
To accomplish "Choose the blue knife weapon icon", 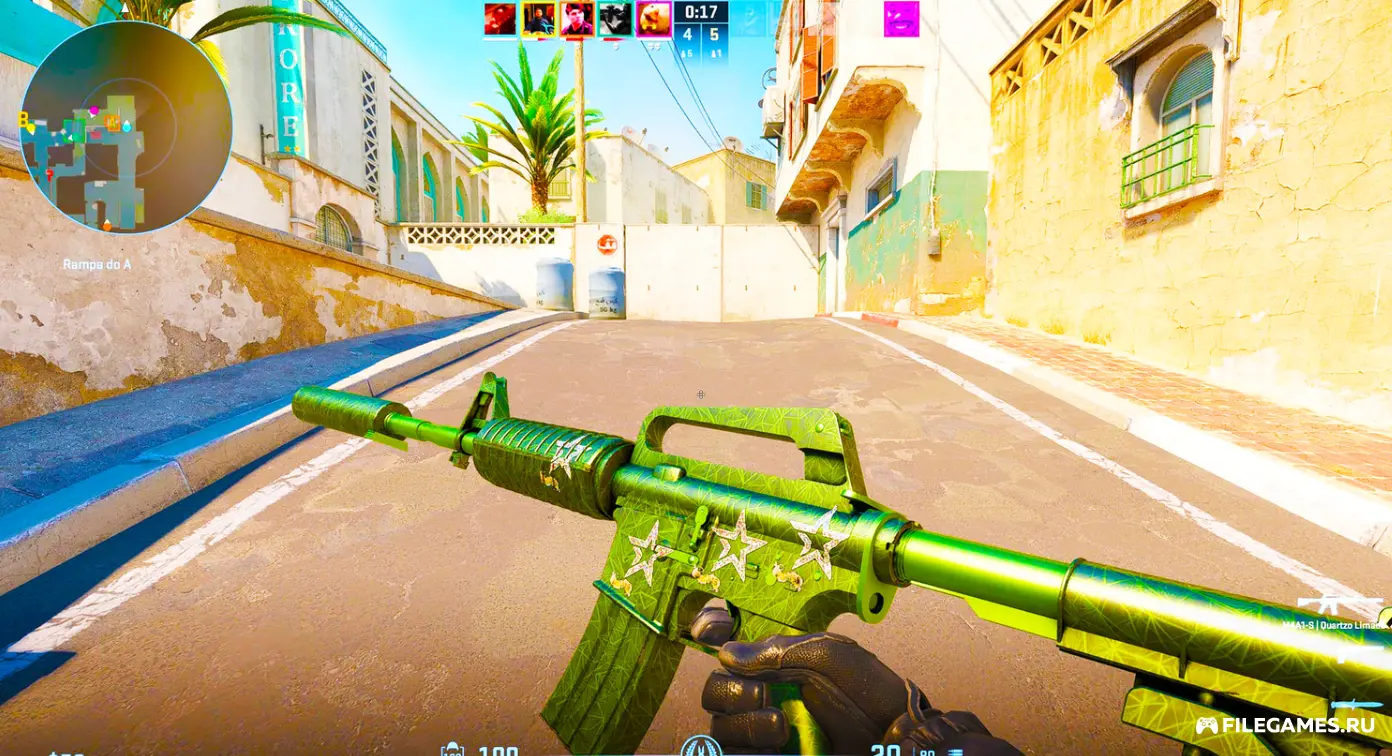I will pyautogui.click(x=1358, y=705).
